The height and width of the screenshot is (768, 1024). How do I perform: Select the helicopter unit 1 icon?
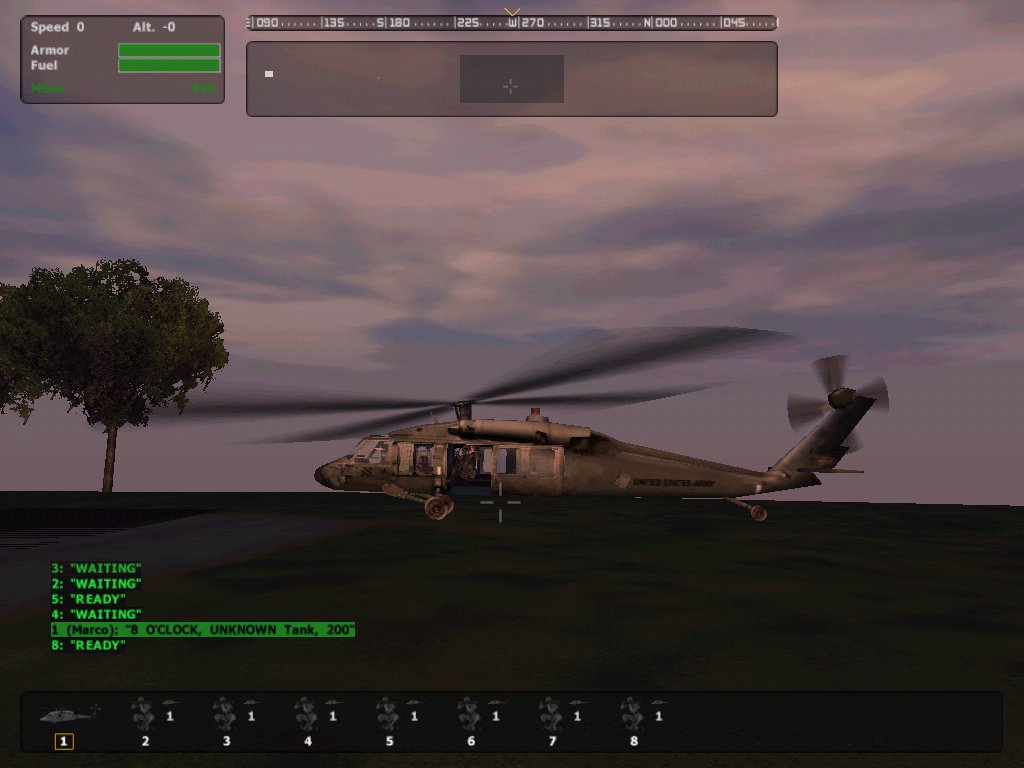tap(66, 716)
